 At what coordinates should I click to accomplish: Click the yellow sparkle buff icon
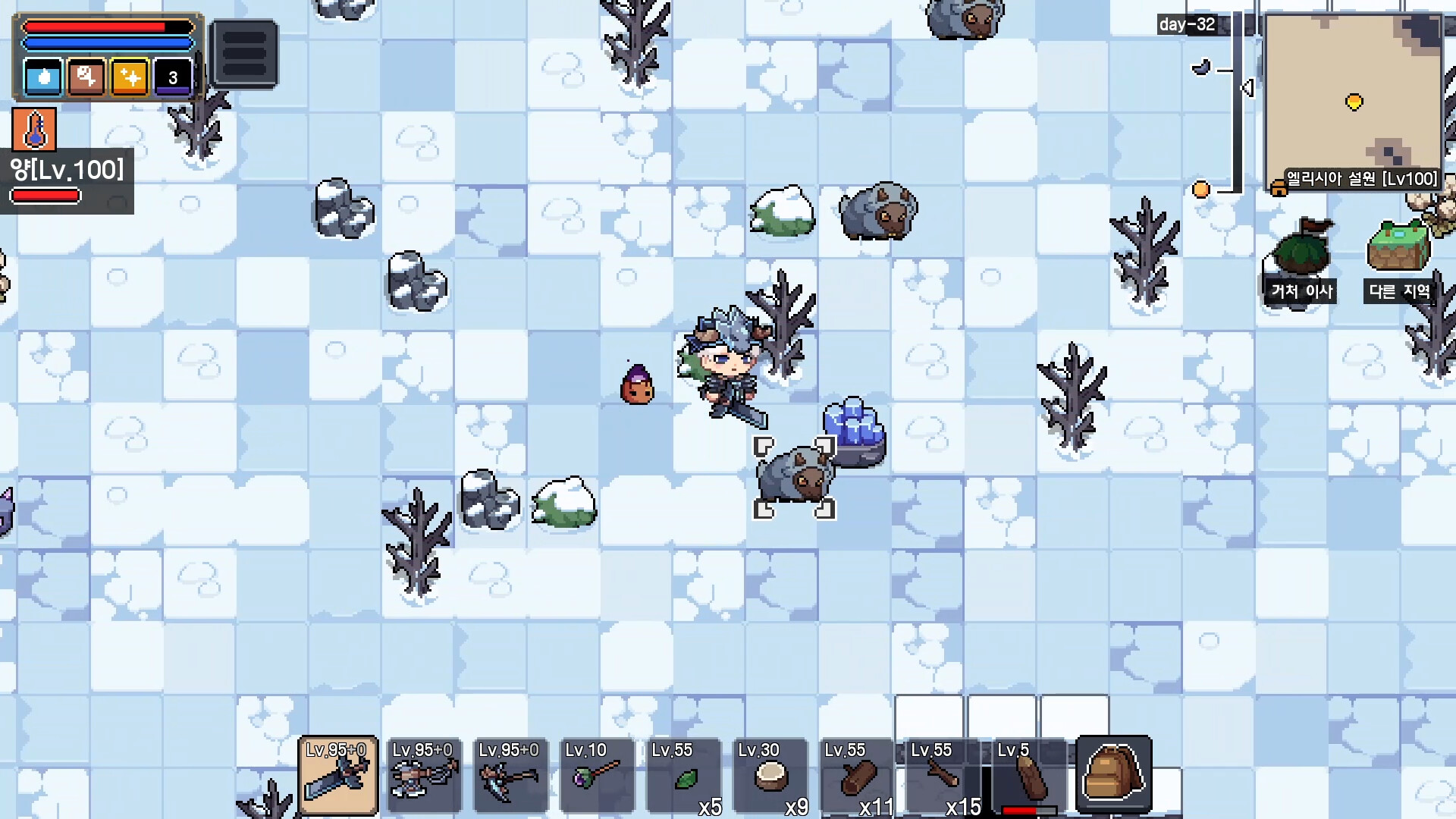(129, 77)
